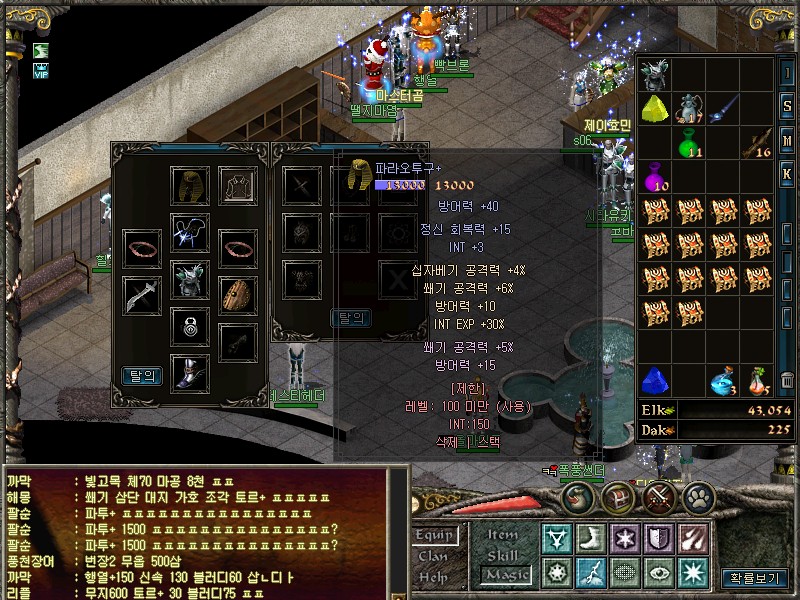Select the lightning necklace equipment slot

point(189,232)
